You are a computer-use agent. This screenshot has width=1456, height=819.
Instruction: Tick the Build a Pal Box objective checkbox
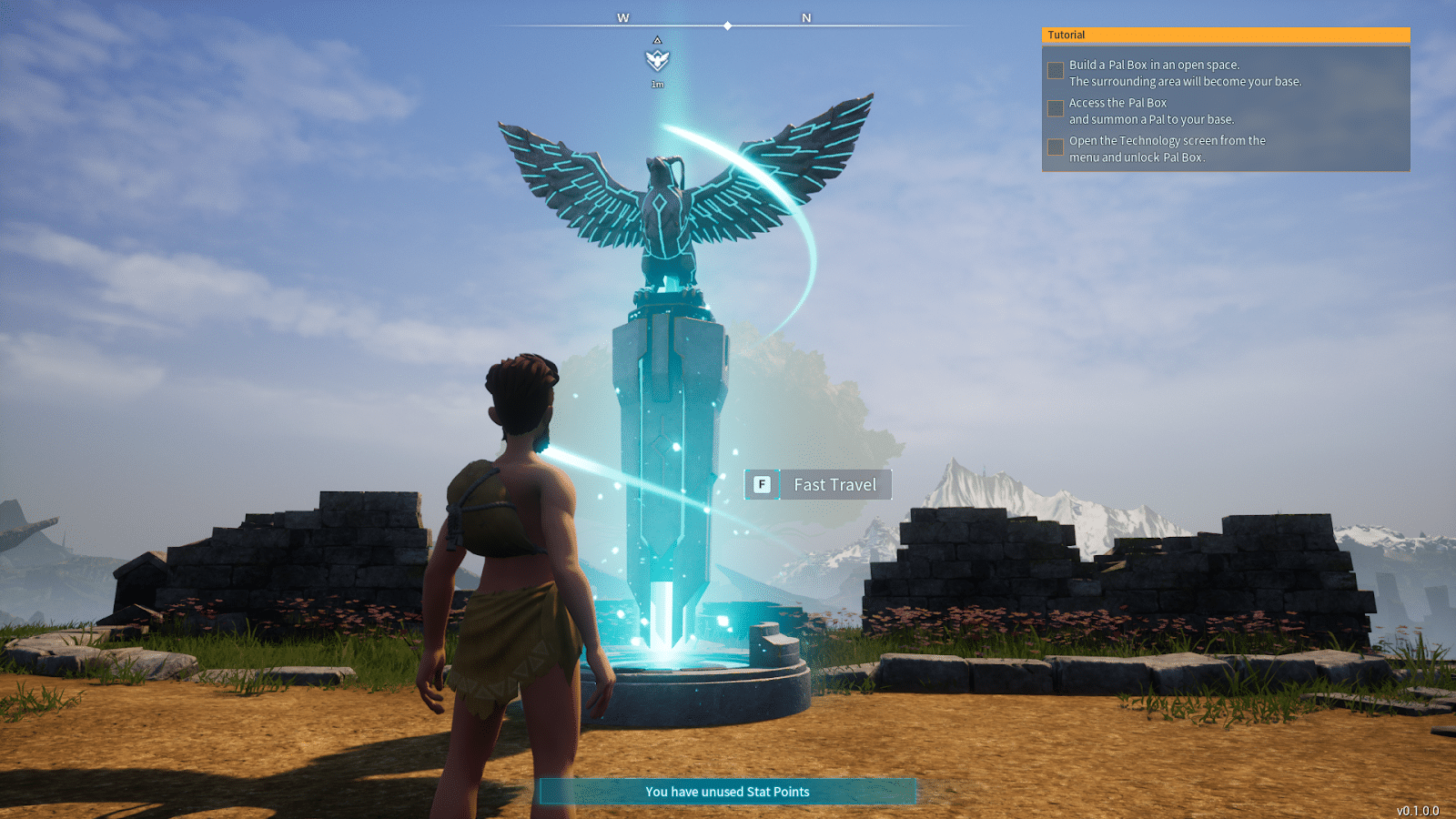pos(1056,71)
